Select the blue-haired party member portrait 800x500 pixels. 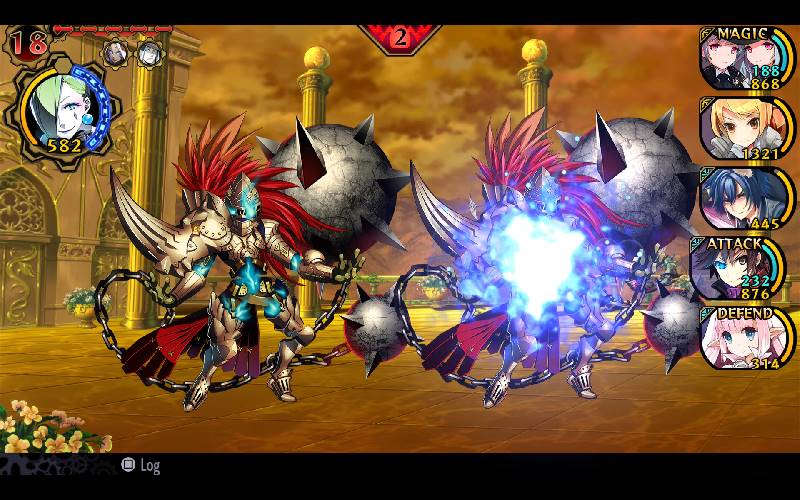(742, 197)
